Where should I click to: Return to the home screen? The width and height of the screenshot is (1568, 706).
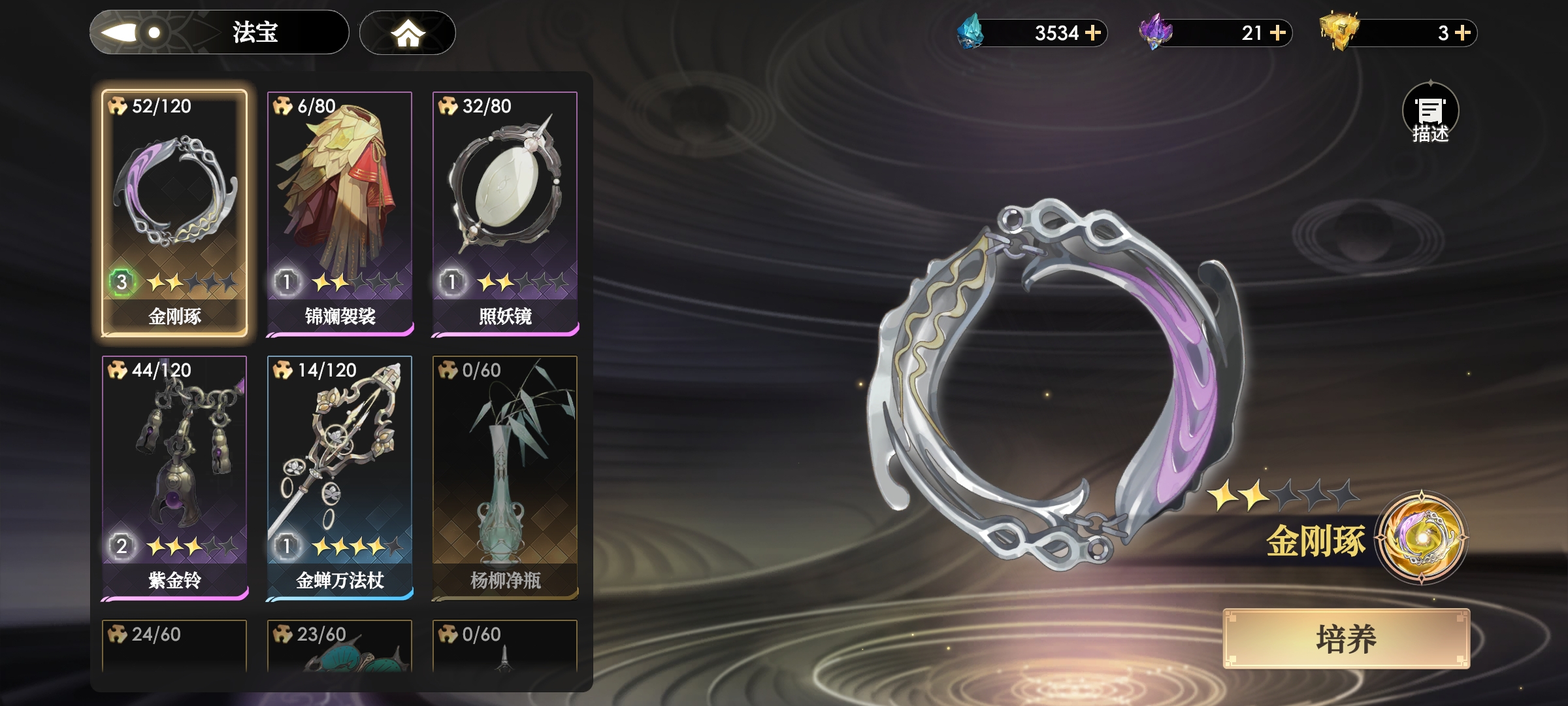coord(408,33)
